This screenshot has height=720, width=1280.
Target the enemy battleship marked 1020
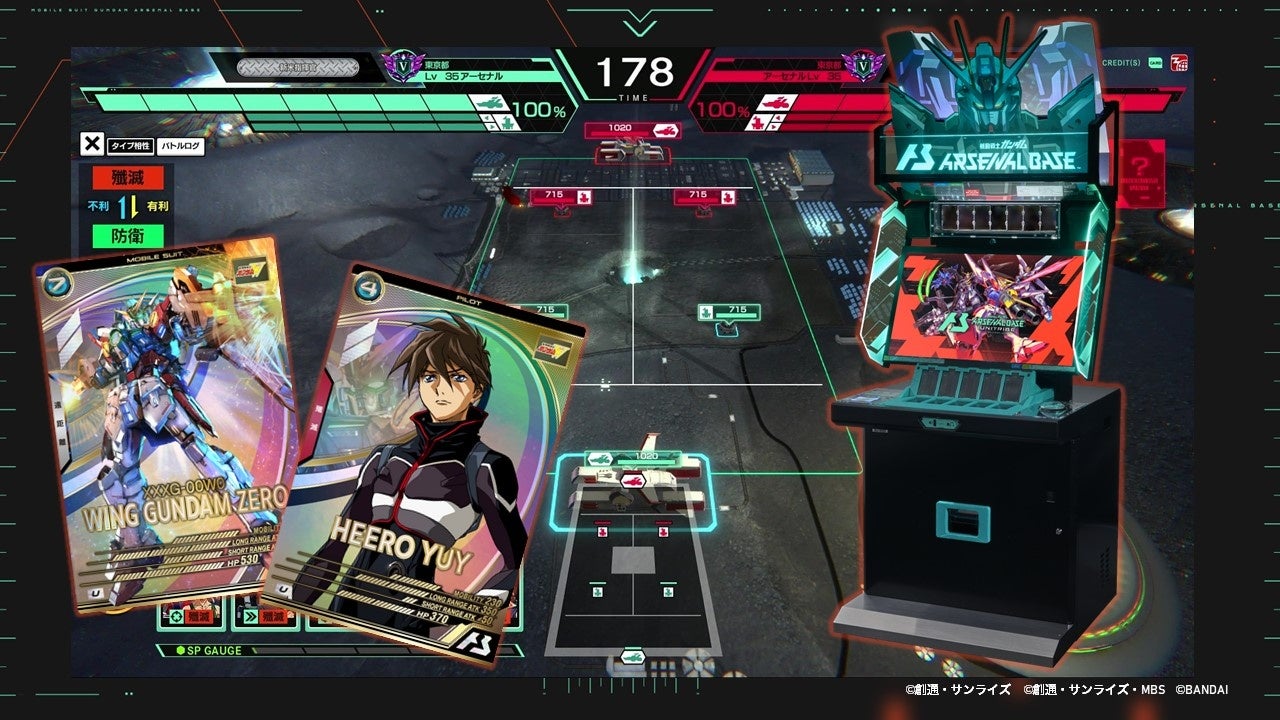pos(632,145)
